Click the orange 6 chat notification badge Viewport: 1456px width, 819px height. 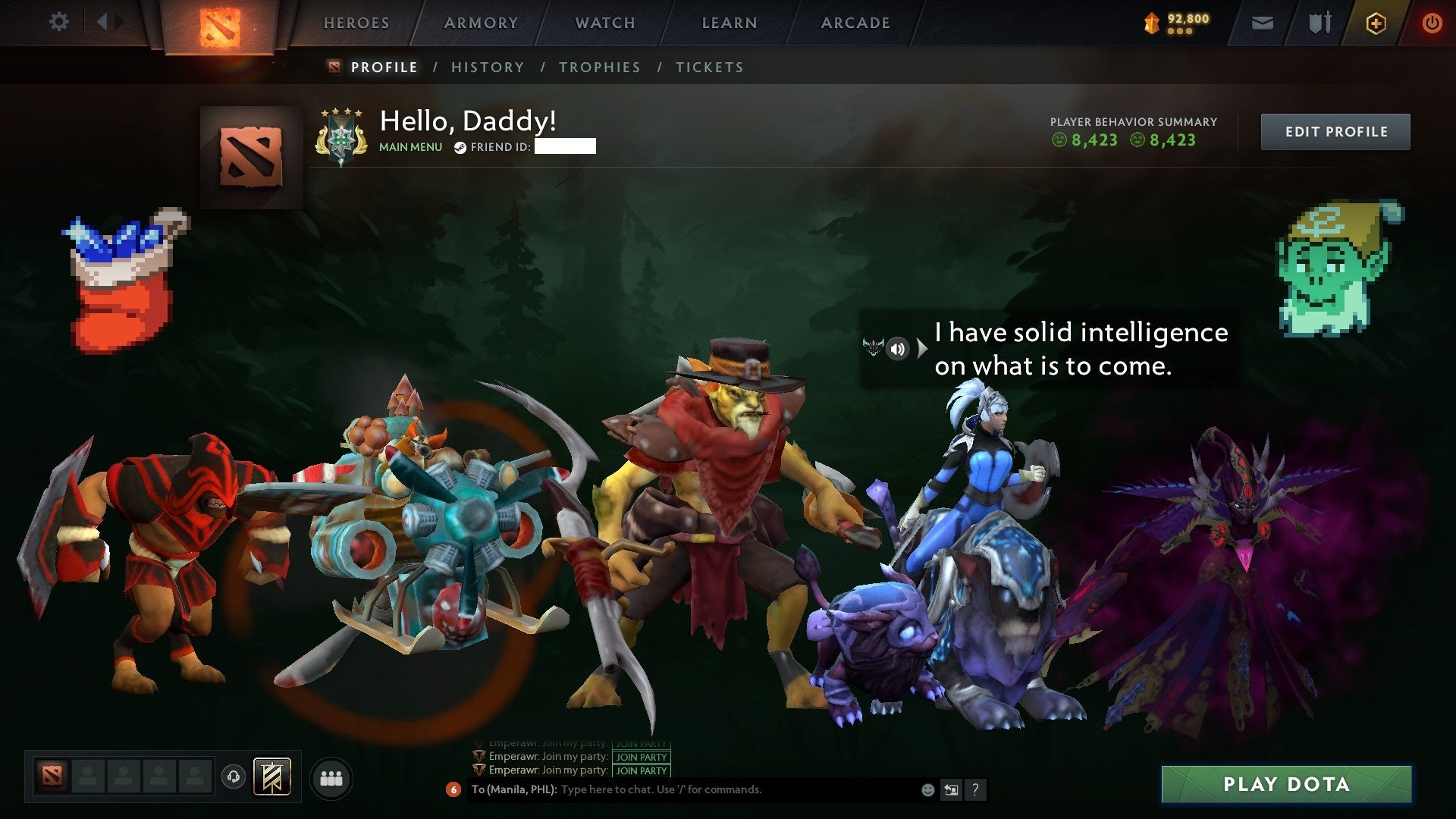pos(453,789)
